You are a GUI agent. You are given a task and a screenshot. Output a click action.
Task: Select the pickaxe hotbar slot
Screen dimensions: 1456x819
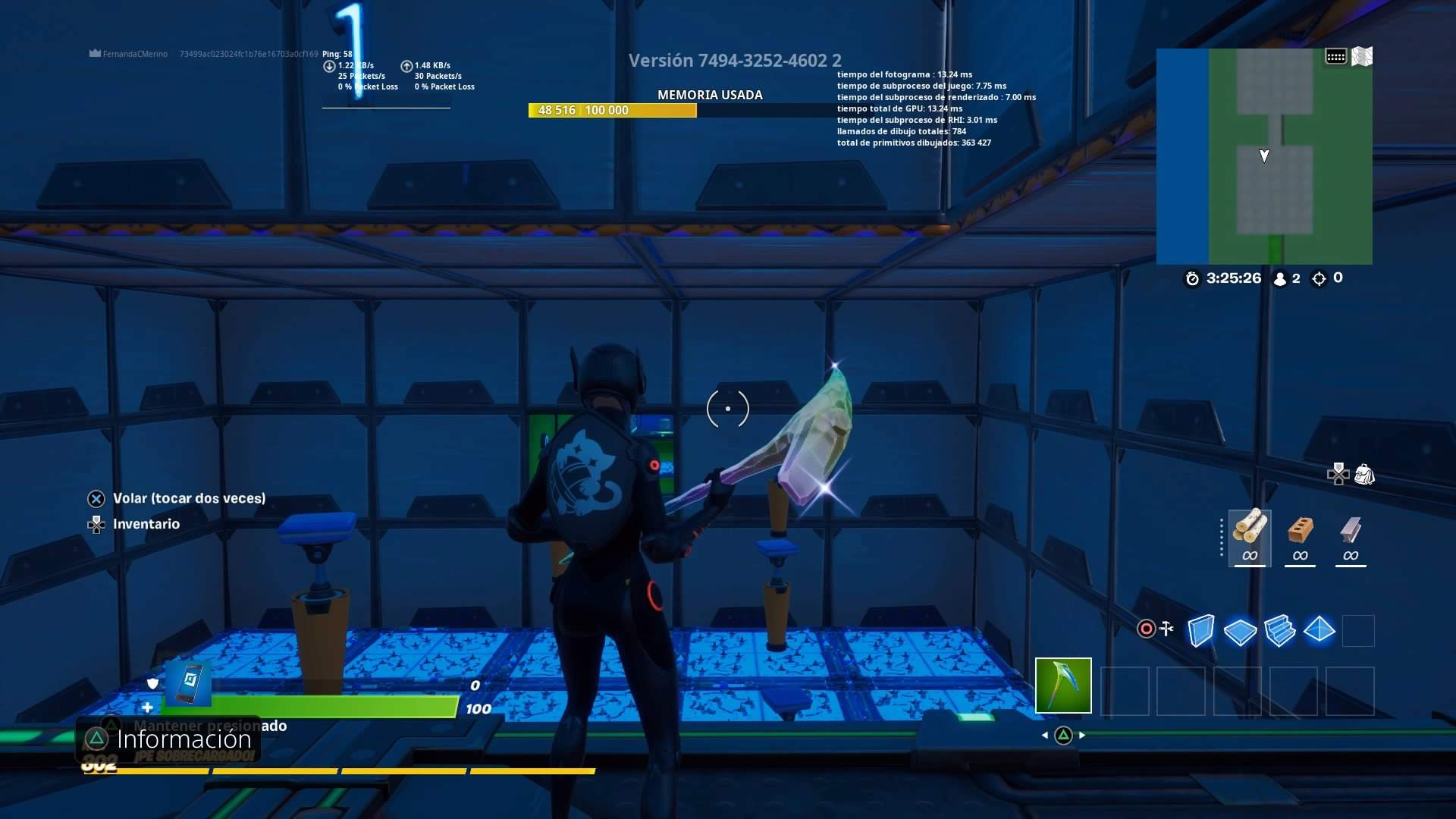tap(1062, 686)
